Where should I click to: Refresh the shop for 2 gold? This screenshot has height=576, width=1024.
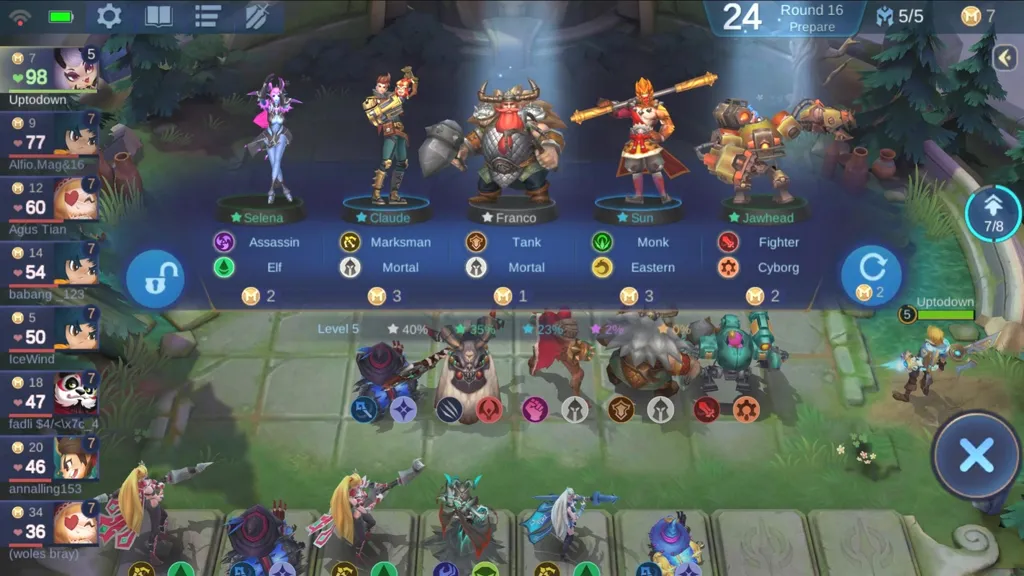(870, 276)
